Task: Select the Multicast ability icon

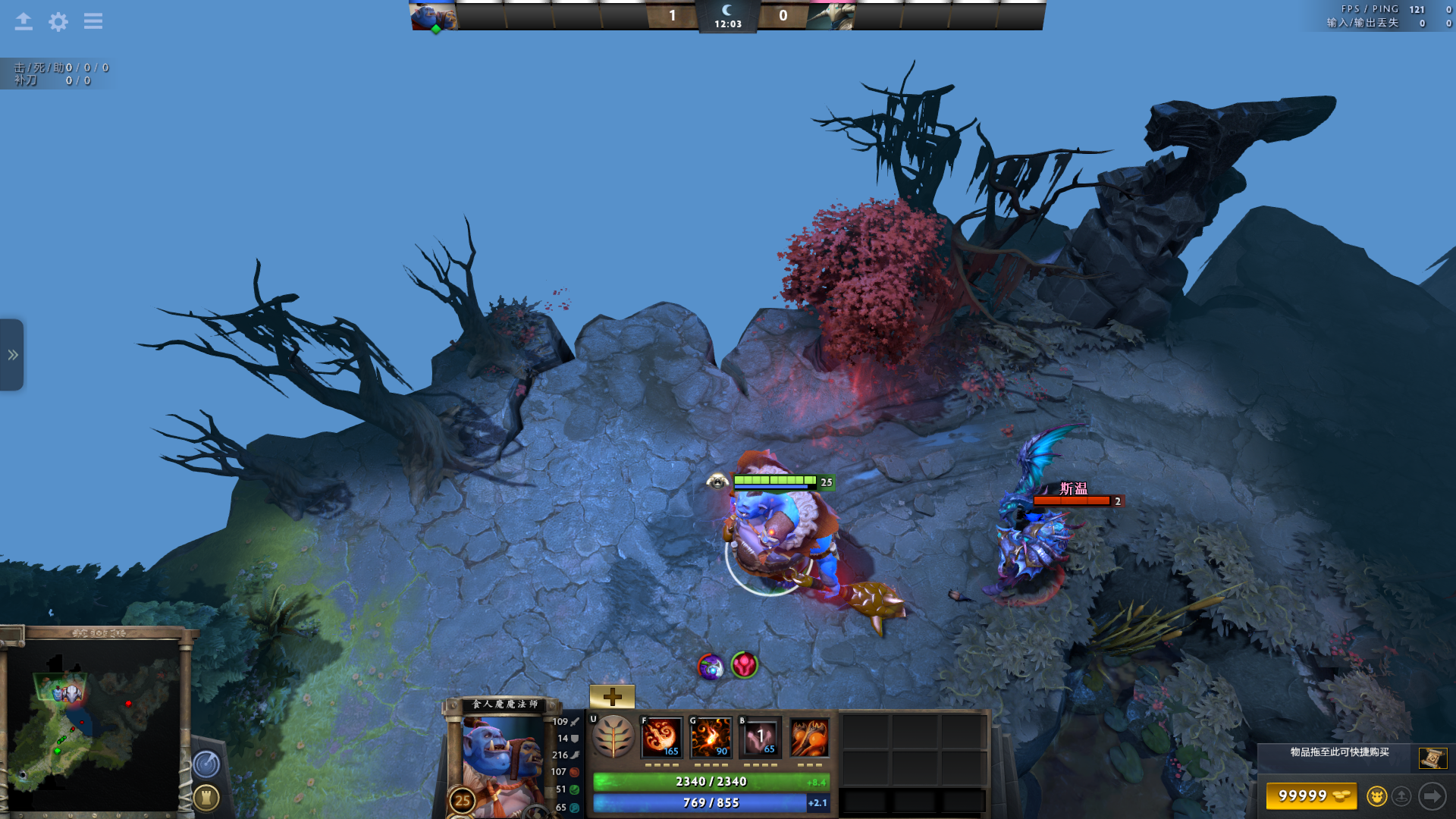Action: click(809, 737)
